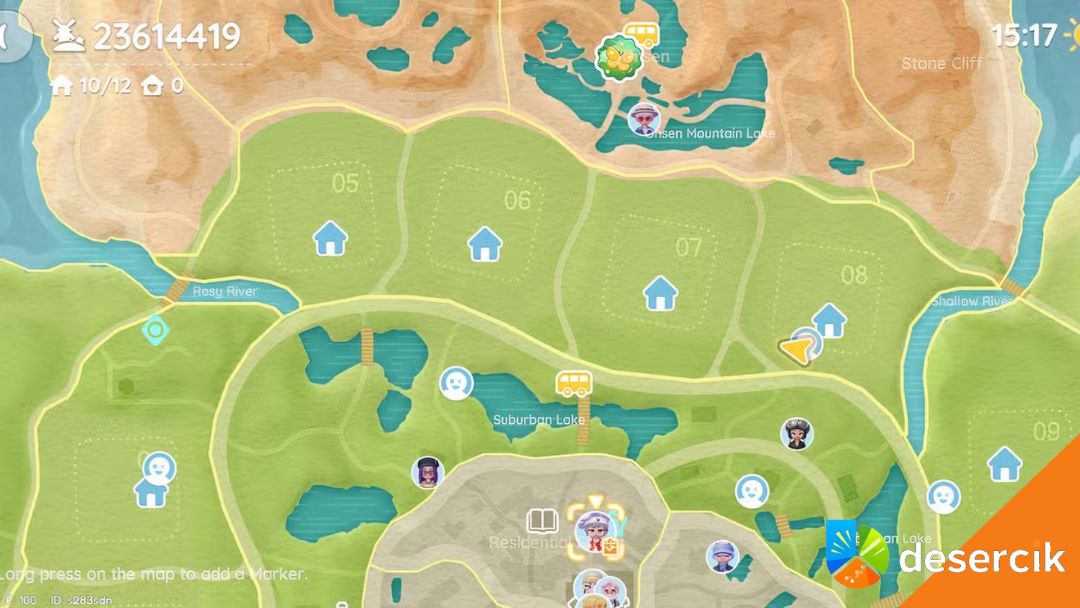This screenshot has width=1080, height=608.
Task: Select the purple-hat character portrait
Action: tap(428, 472)
